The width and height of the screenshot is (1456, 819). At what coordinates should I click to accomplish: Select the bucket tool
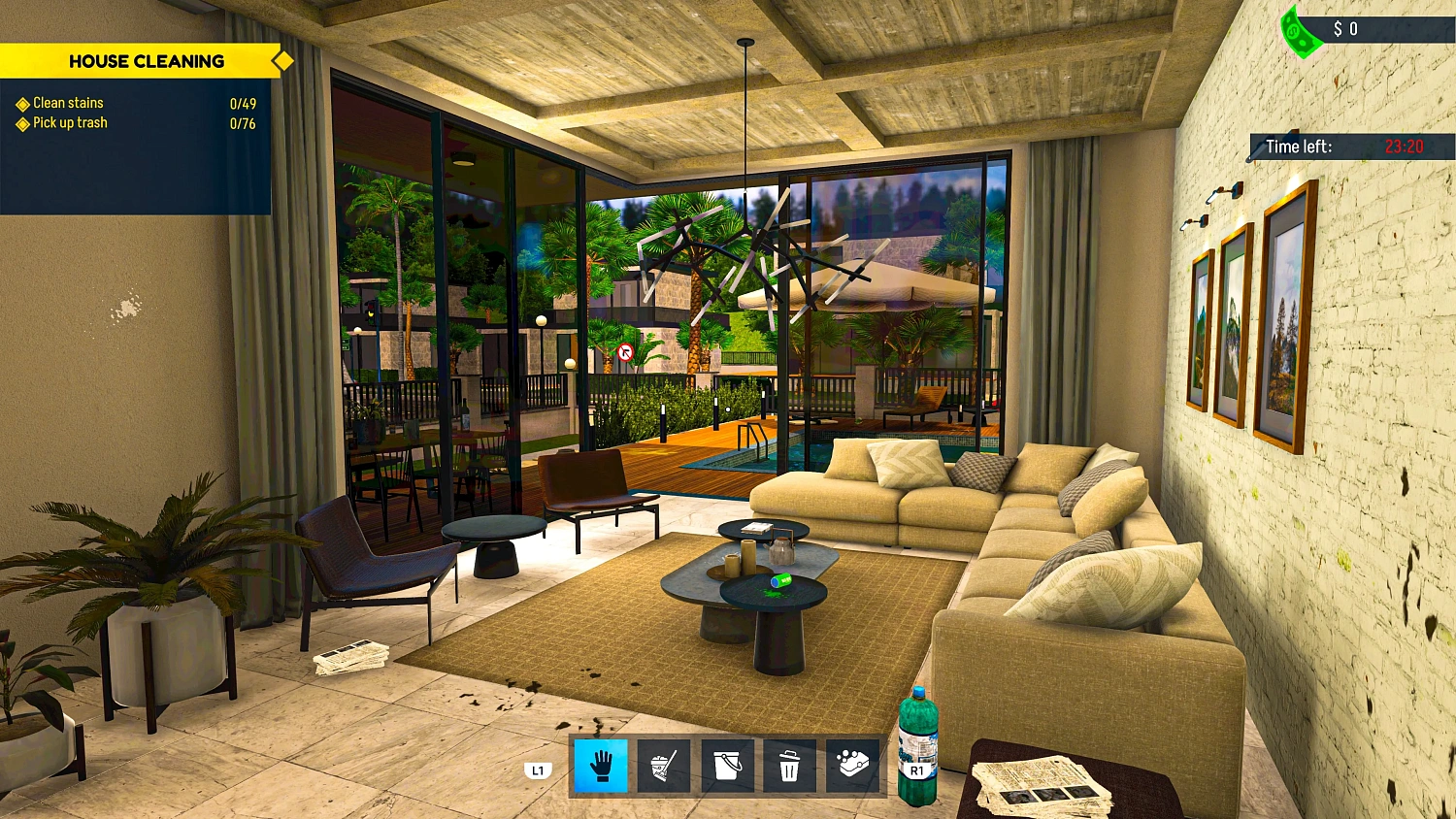pyautogui.click(x=726, y=766)
